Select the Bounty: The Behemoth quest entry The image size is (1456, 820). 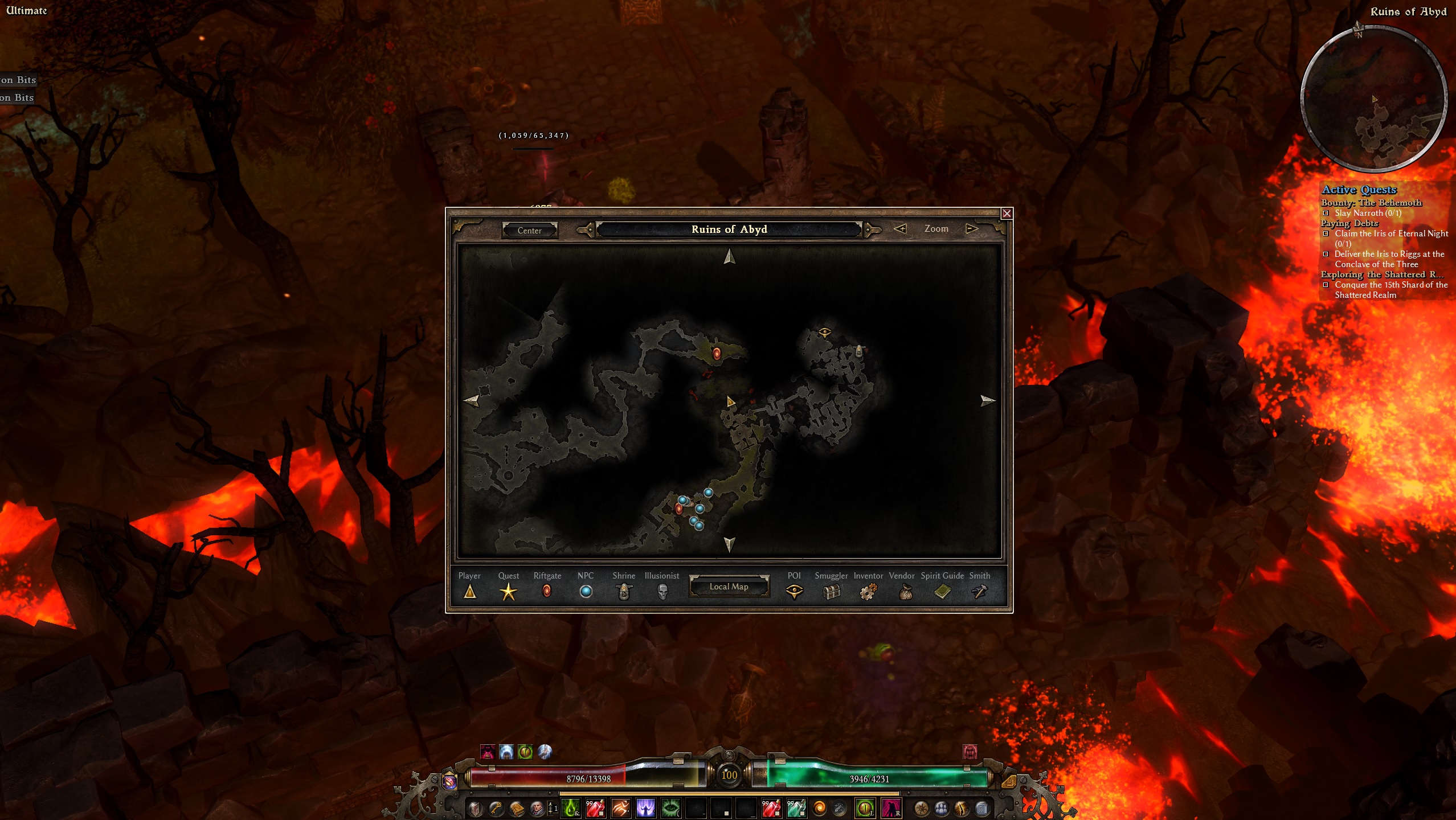coord(1371,203)
